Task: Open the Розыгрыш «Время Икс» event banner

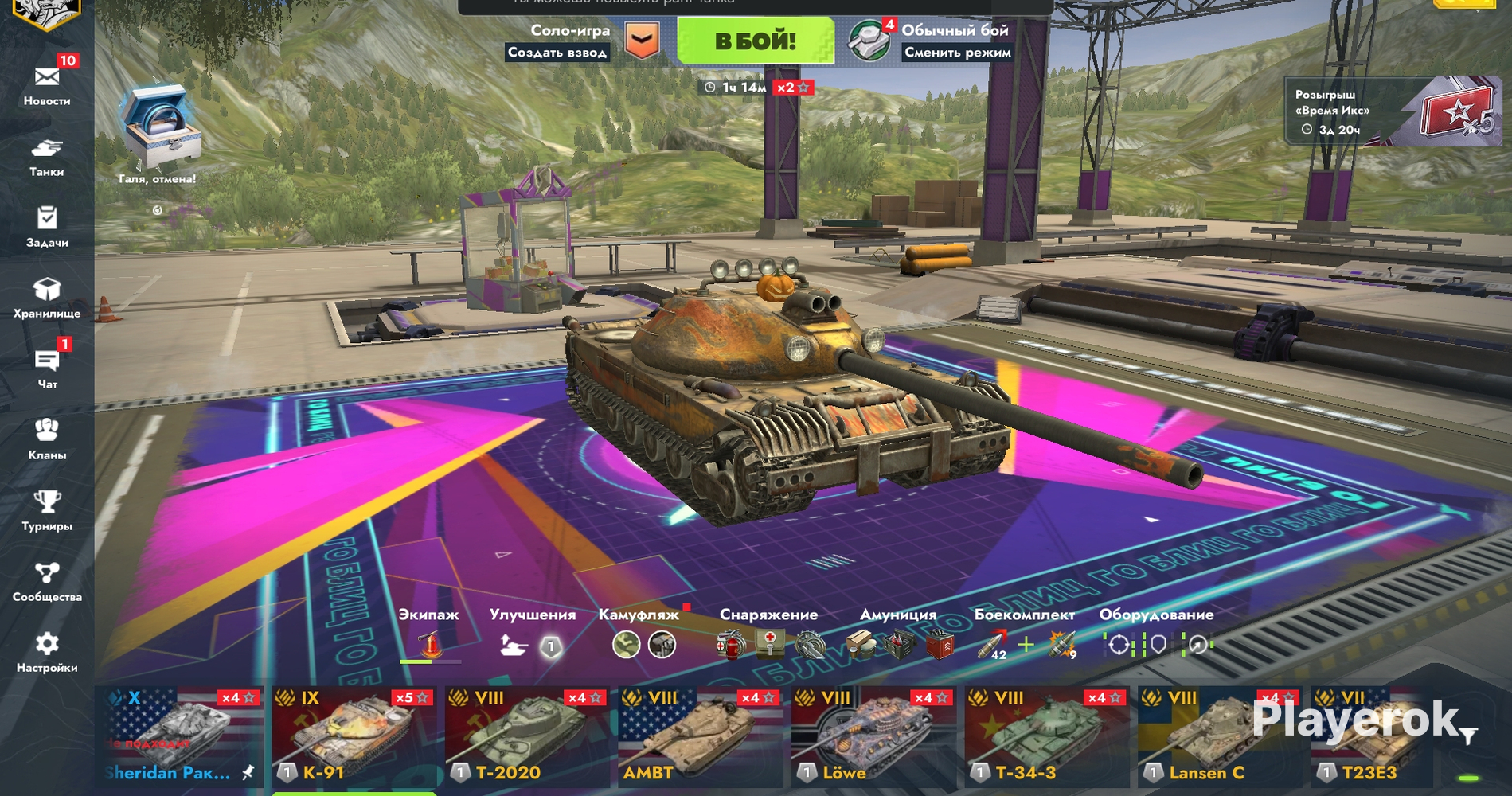Action: 1393,111
